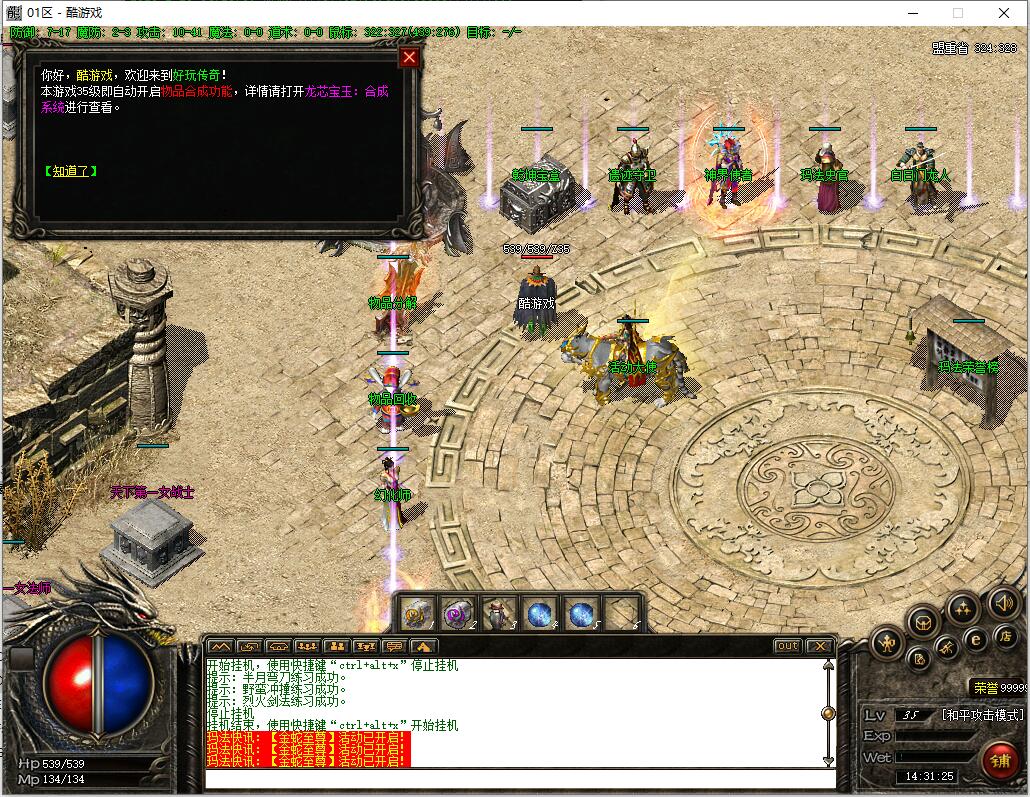Maximize the game window
The image size is (1030, 797).
[x=958, y=13]
